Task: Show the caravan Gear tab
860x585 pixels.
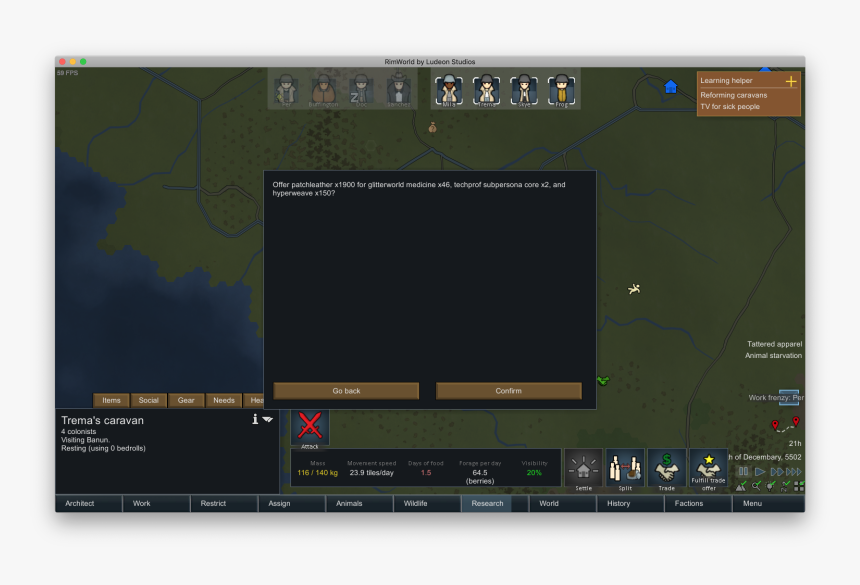Action: pyautogui.click(x=186, y=400)
